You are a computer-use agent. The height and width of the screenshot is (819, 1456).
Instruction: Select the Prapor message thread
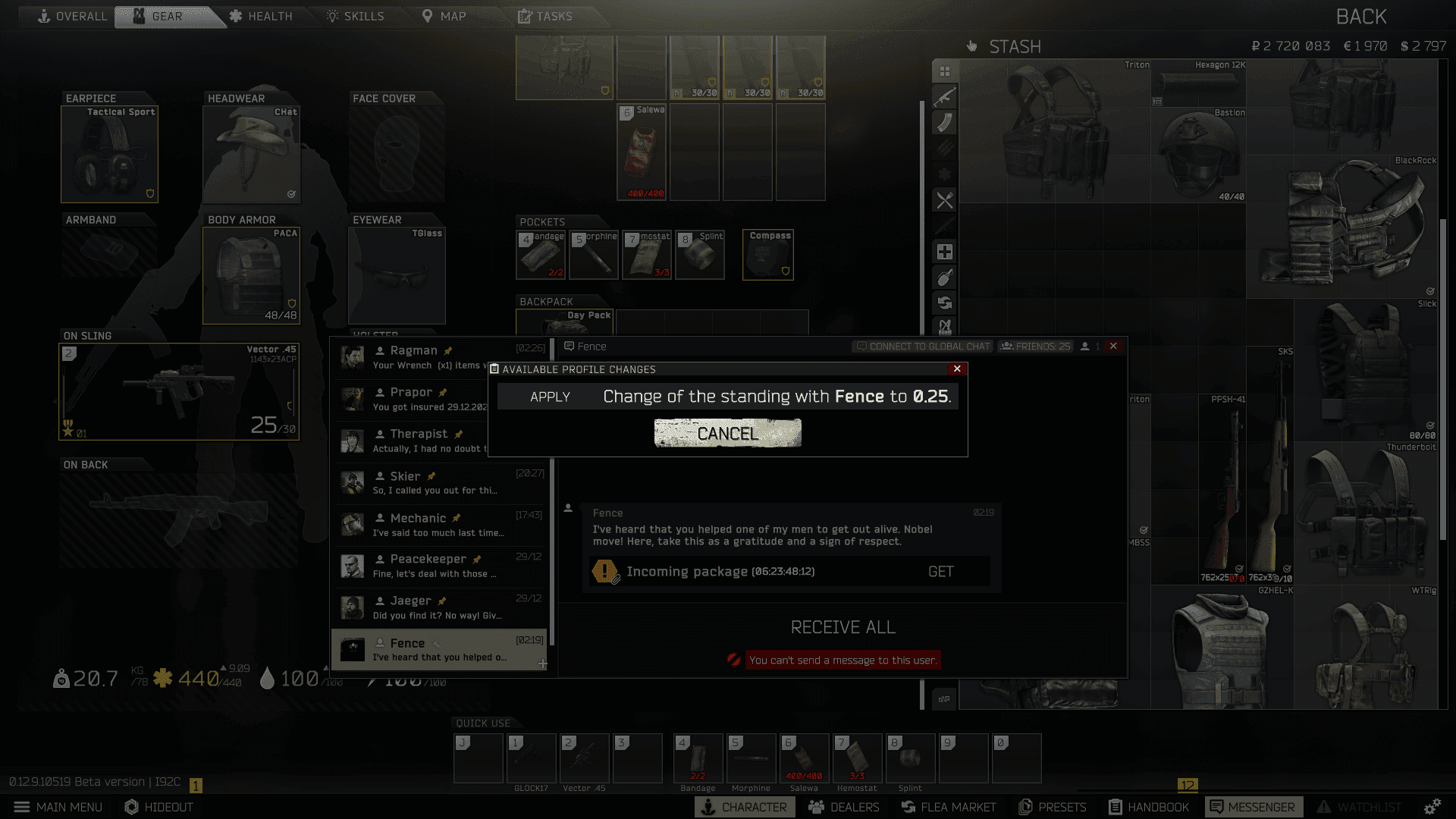pyautogui.click(x=440, y=399)
